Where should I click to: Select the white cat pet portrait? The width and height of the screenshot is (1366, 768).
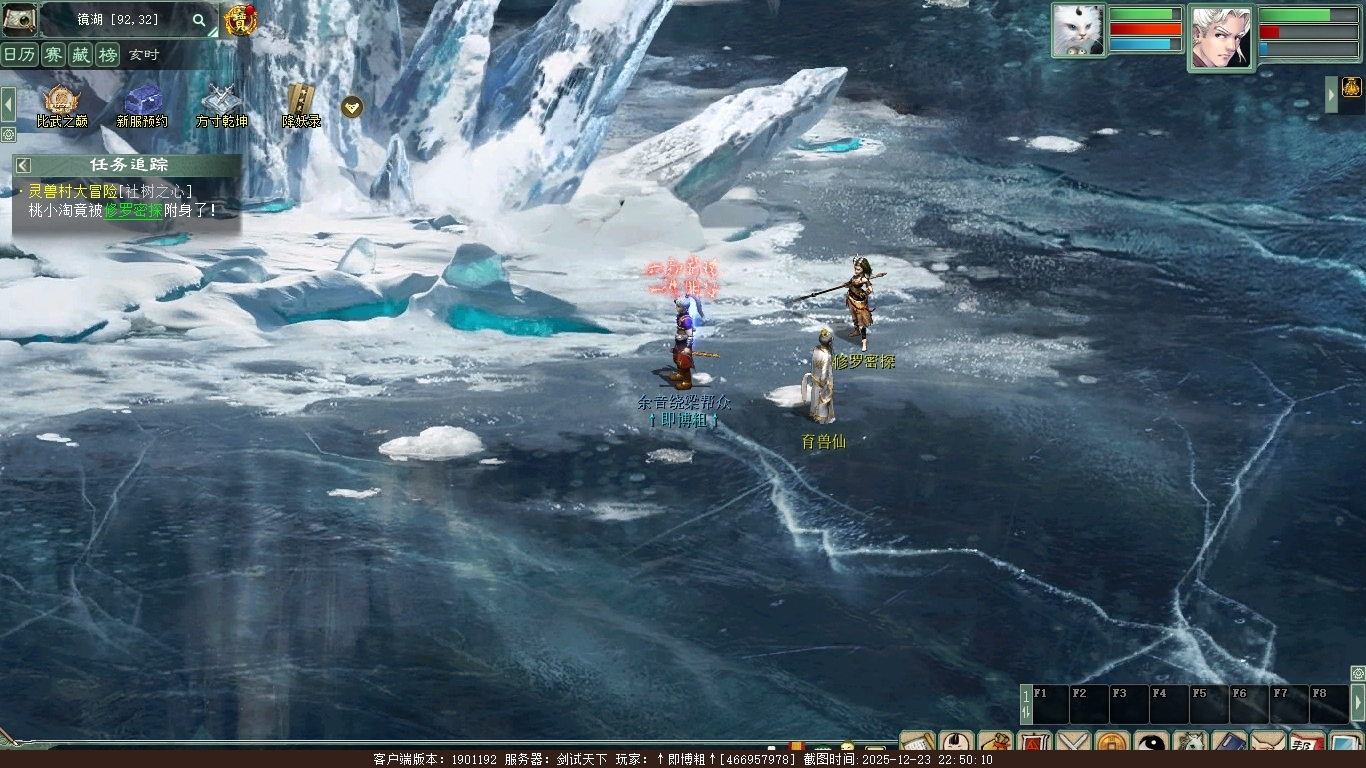(1078, 31)
